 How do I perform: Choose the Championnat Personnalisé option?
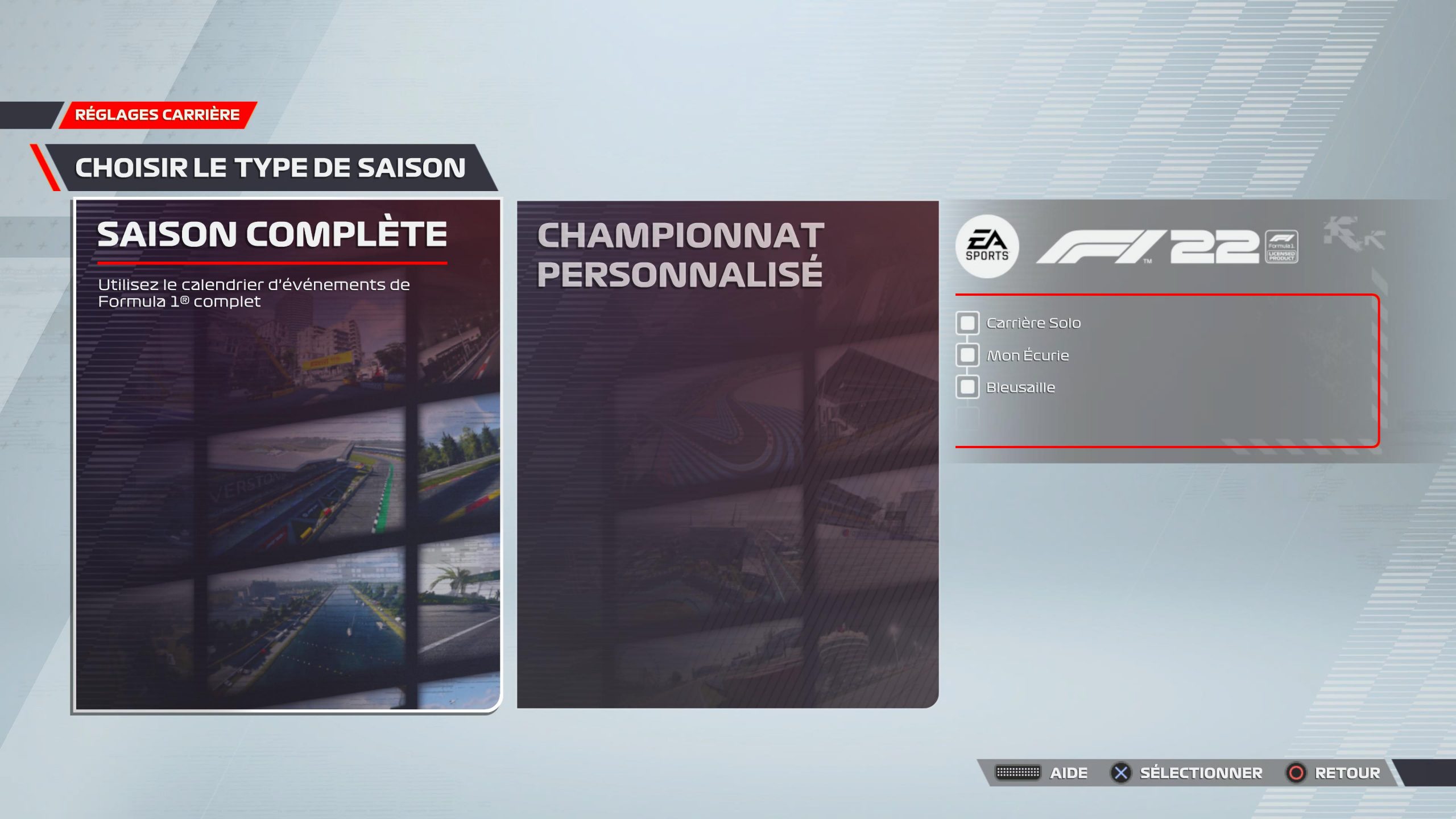[727, 455]
